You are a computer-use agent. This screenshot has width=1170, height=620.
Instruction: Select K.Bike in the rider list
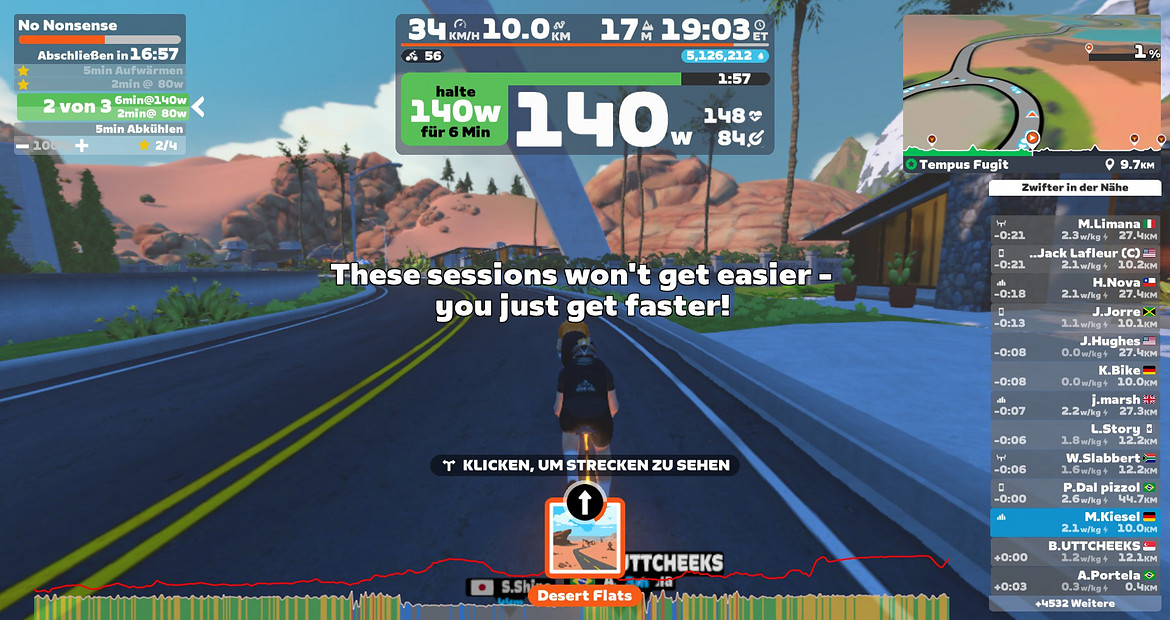point(1075,375)
